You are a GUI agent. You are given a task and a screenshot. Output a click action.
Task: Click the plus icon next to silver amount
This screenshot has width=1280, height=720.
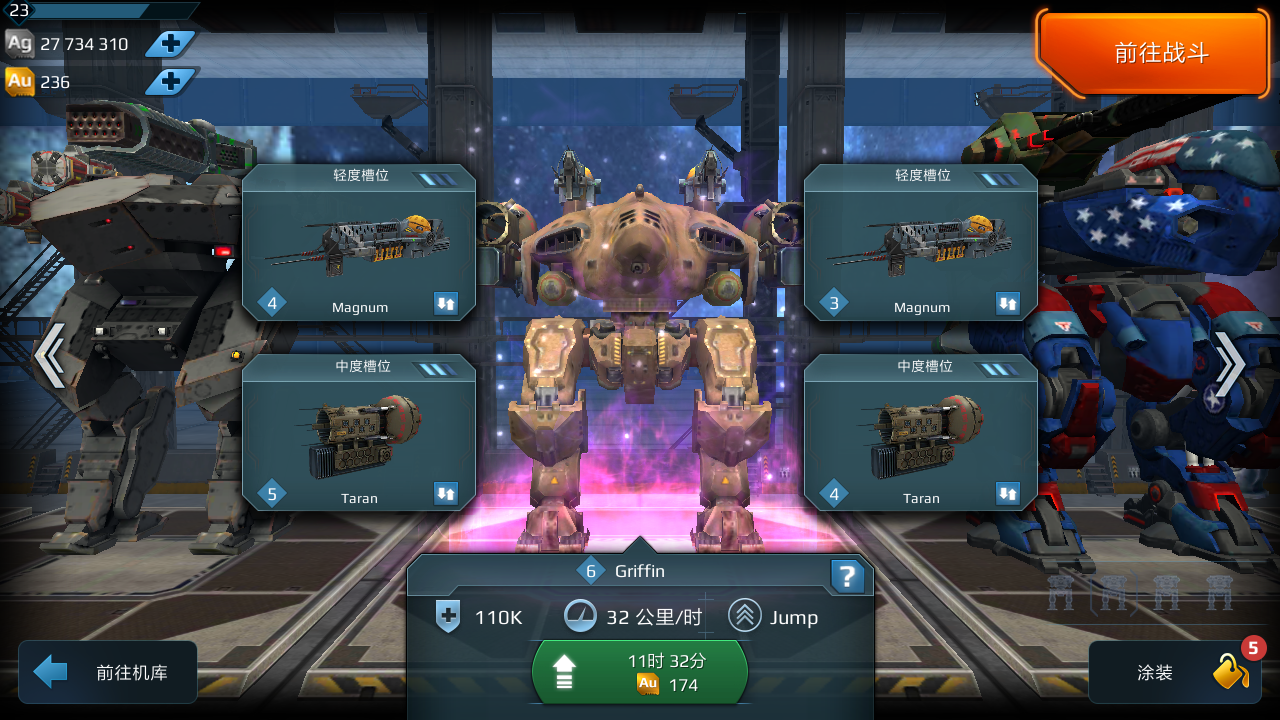pos(170,44)
